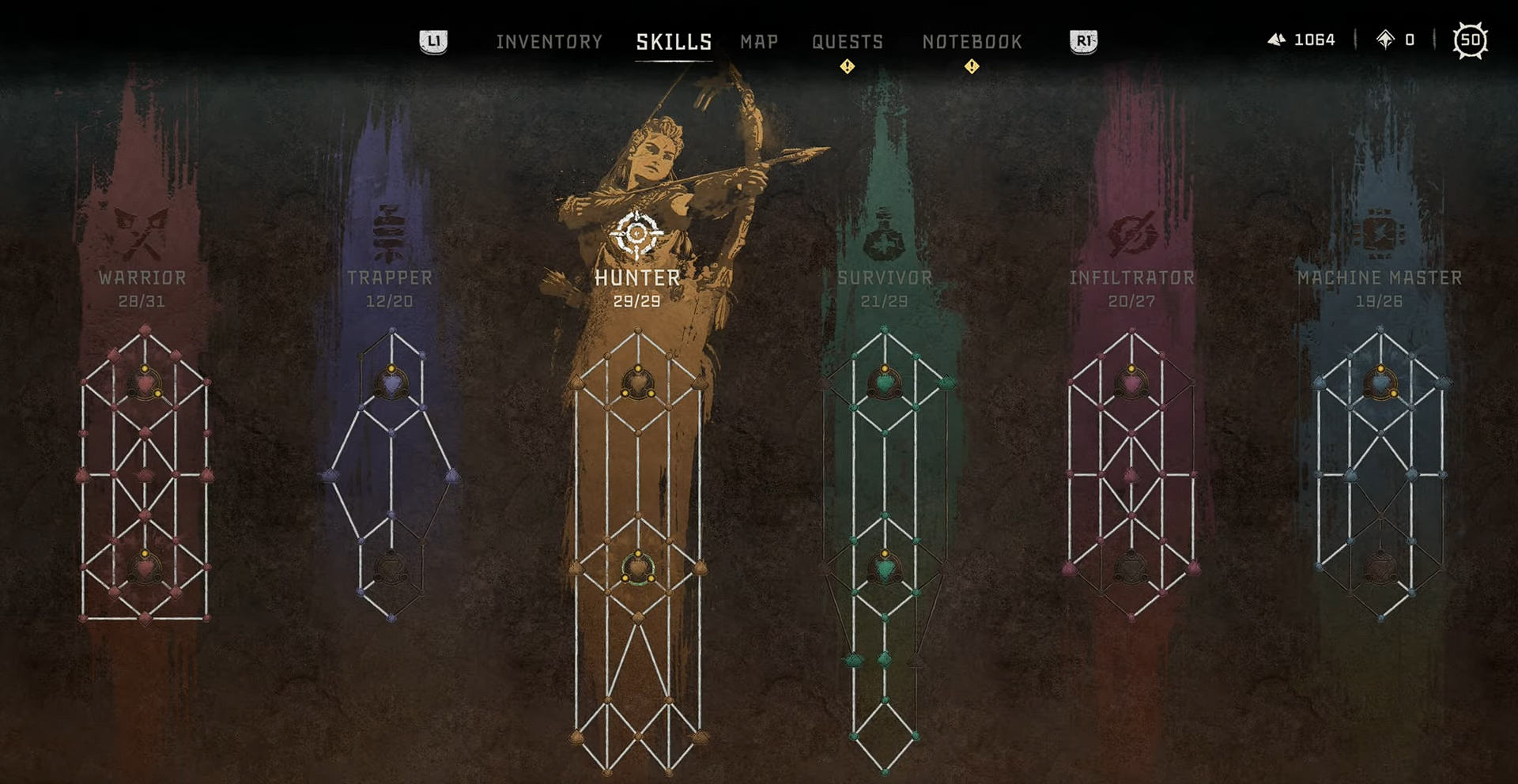
Task: View the Survivor skill tree
Action: [885, 278]
